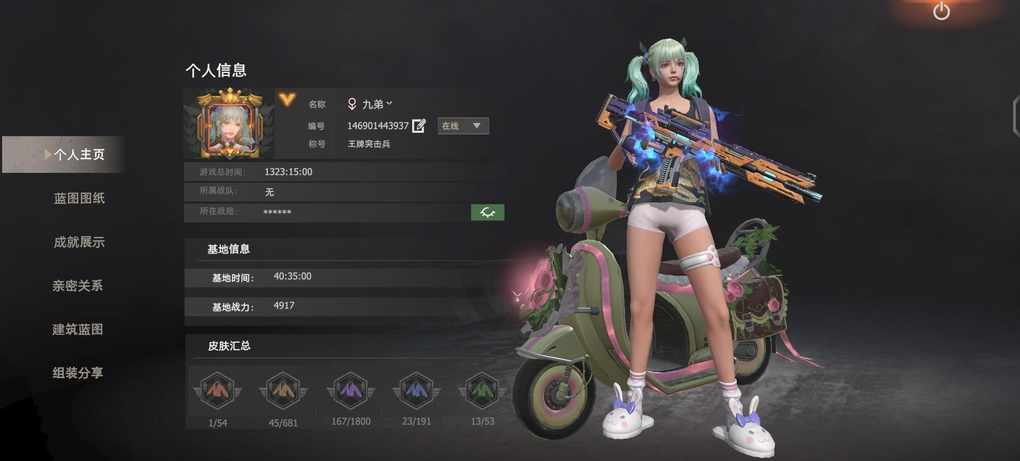This screenshot has width=1020, height=461.
Task: Select the purple skin badge showing 167/1800
Action: point(350,390)
